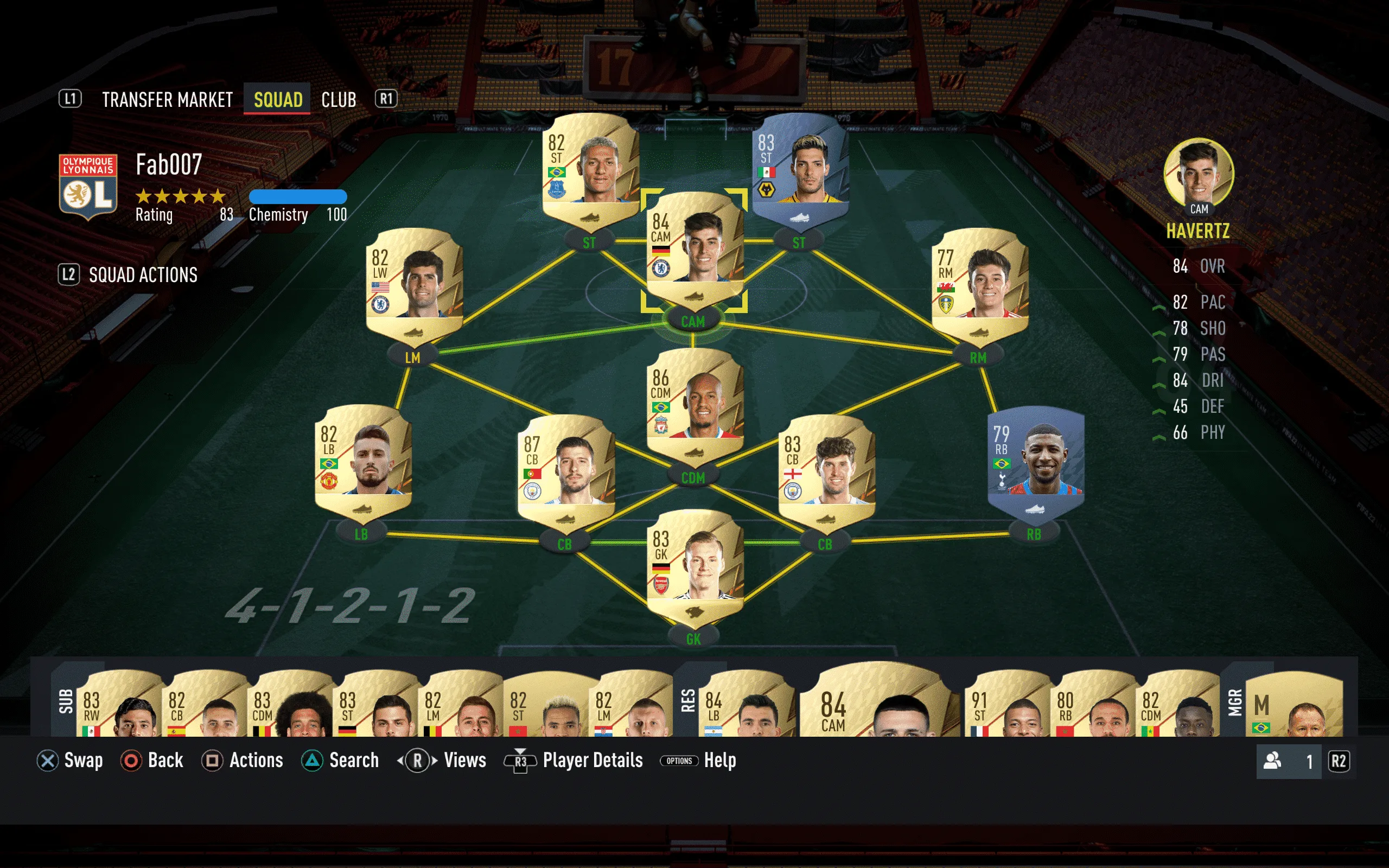Open the Club tab
The image size is (1389, 868).
tap(339, 100)
